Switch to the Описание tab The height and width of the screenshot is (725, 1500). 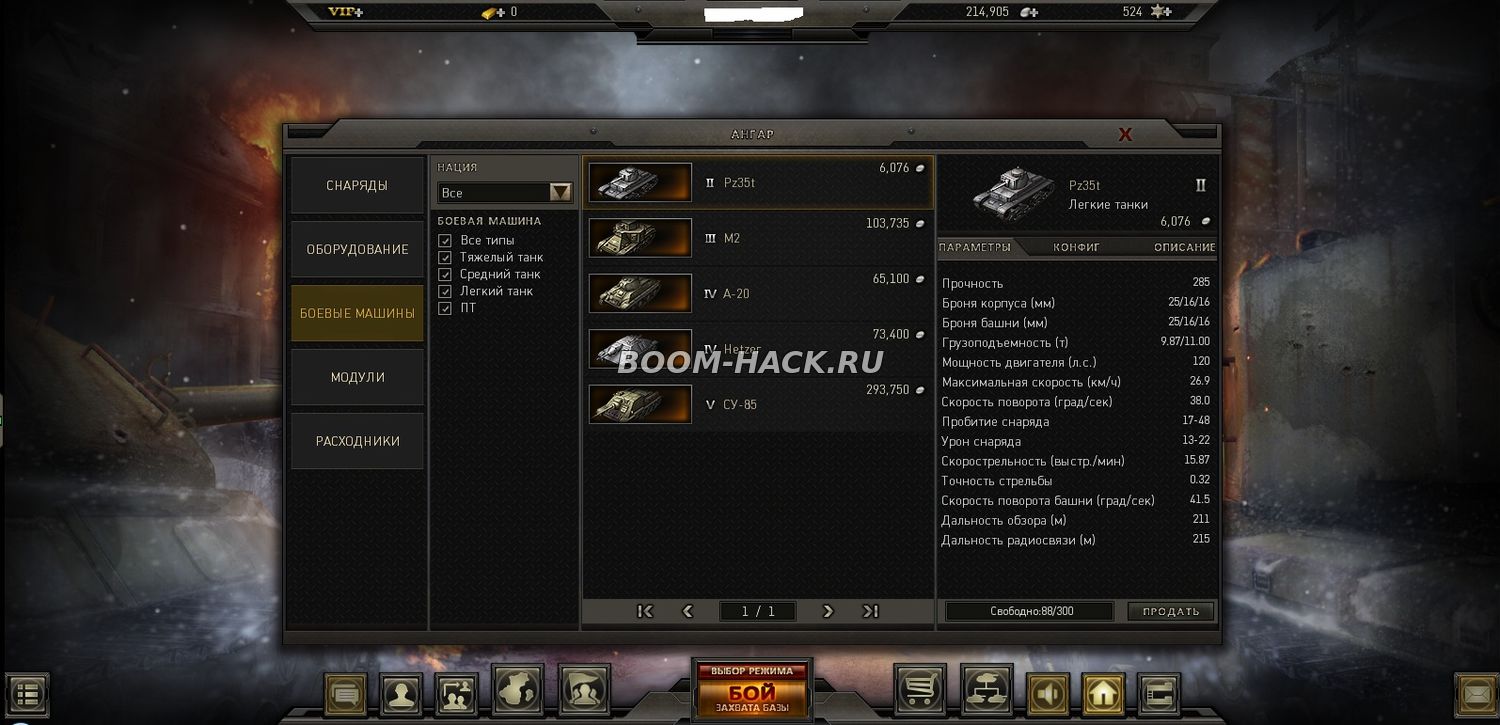coord(1184,247)
